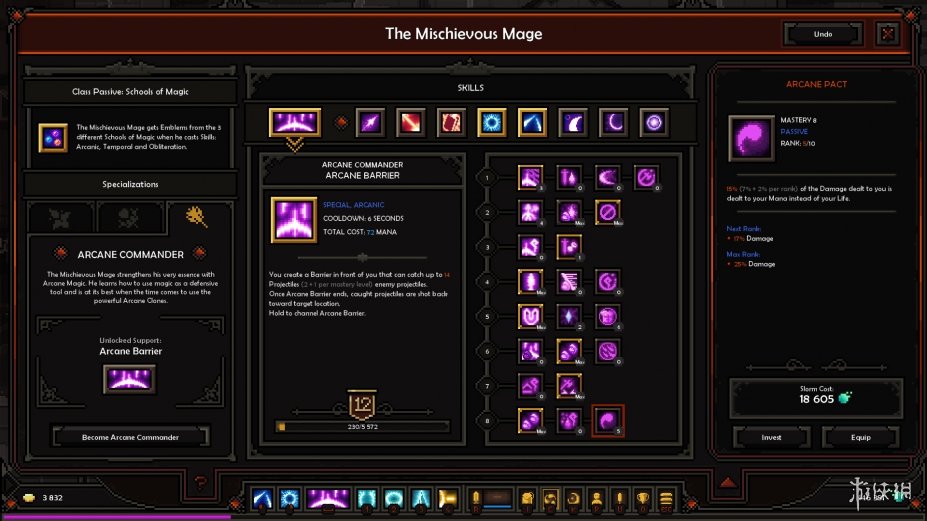Select the highlighted Arcane Pact mastery 8 node

(609, 420)
